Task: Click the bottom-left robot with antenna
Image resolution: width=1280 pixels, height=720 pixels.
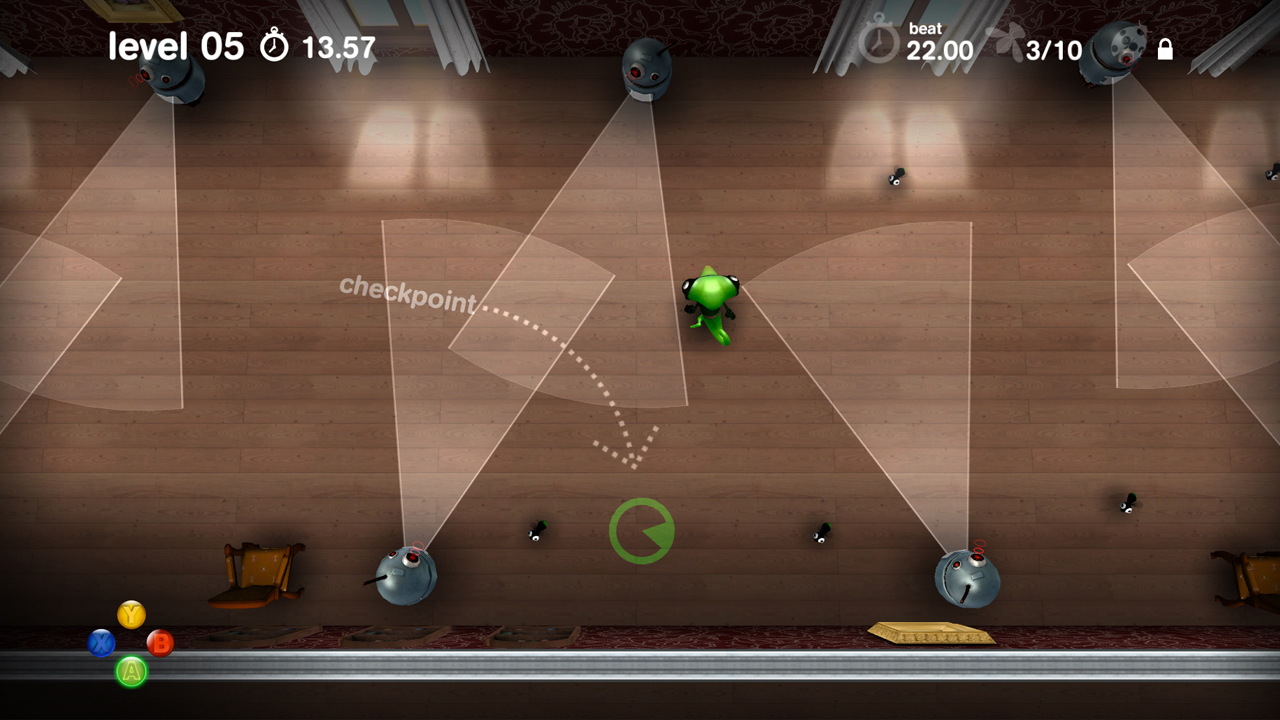Action: pos(405,575)
